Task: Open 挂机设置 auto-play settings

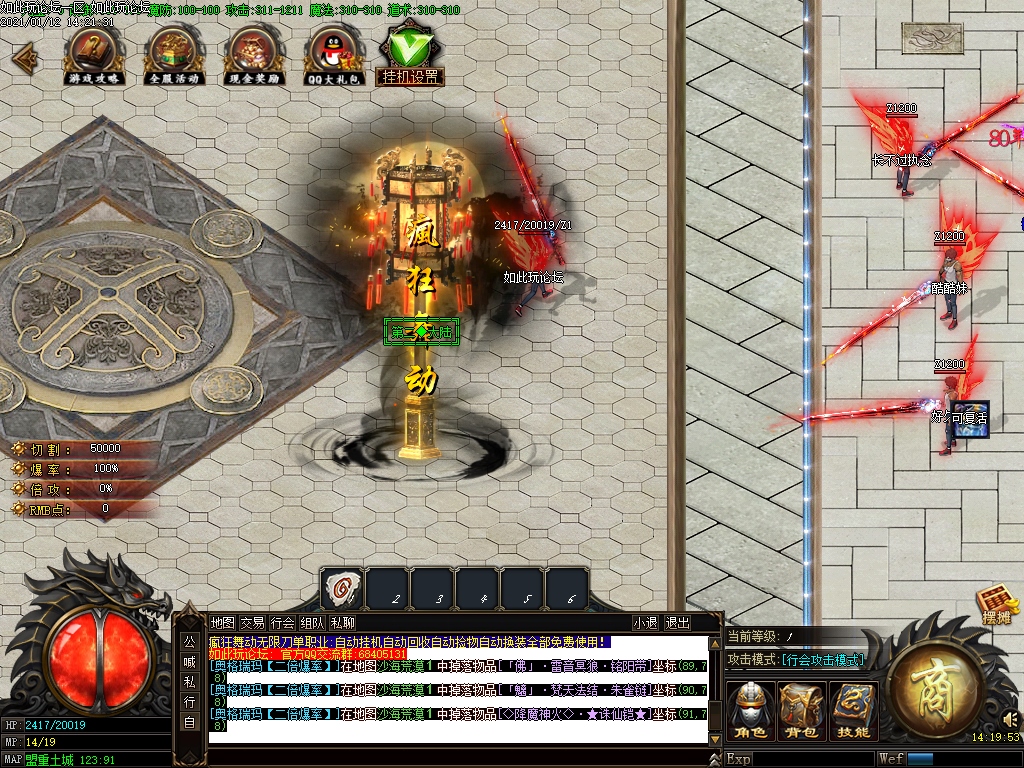Action: click(410, 54)
